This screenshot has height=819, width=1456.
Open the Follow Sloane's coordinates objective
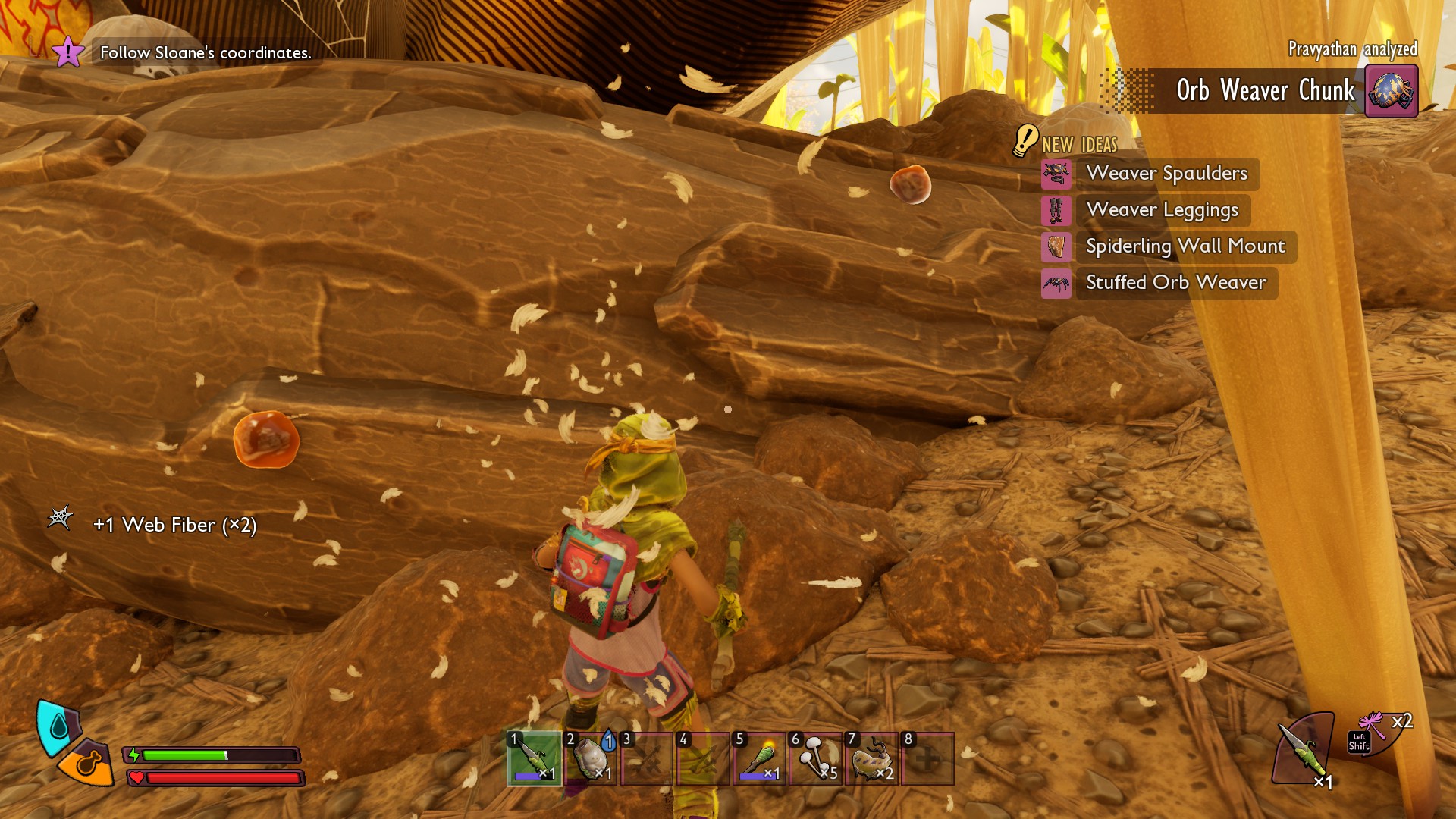tap(206, 53)
